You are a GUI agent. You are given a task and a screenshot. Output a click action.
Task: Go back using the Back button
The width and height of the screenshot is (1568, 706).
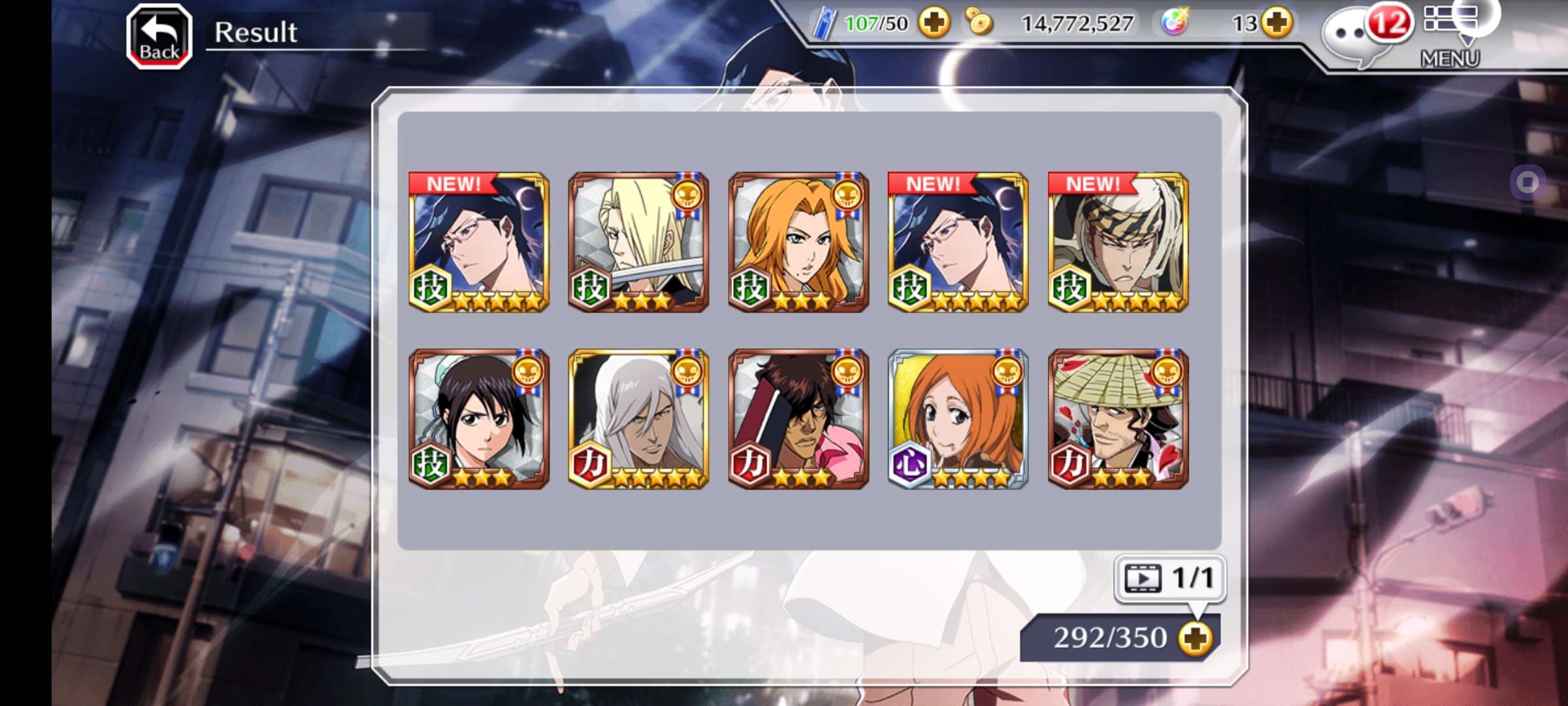[x=159, y=37]
